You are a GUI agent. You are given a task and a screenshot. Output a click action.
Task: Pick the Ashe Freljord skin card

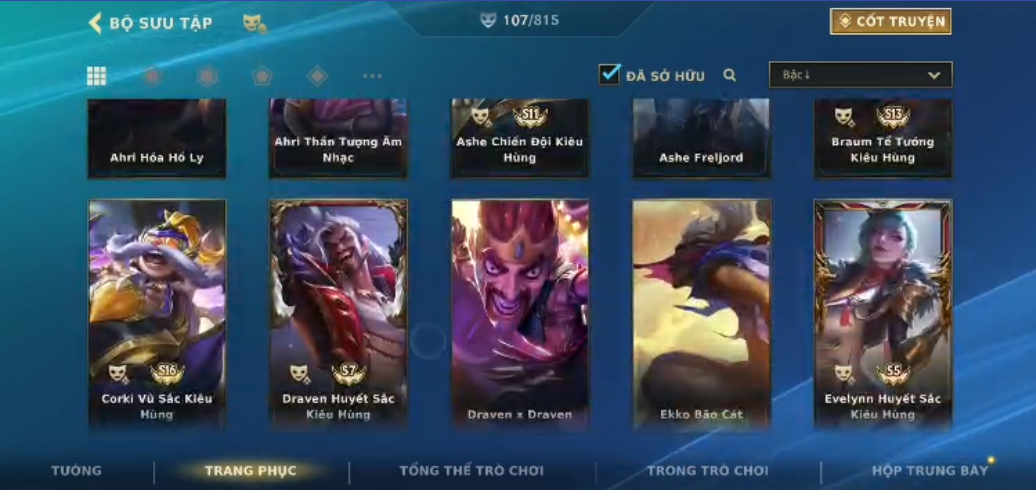pyautogui.click(x=701, y=138)
